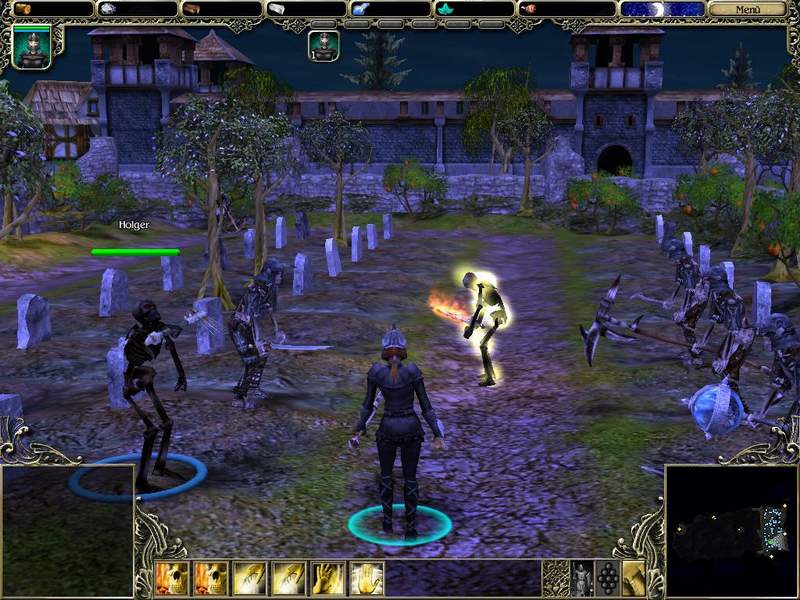Open the armored figure character icon
Viewport: 800px width, 600px height.
coord(581,578)
